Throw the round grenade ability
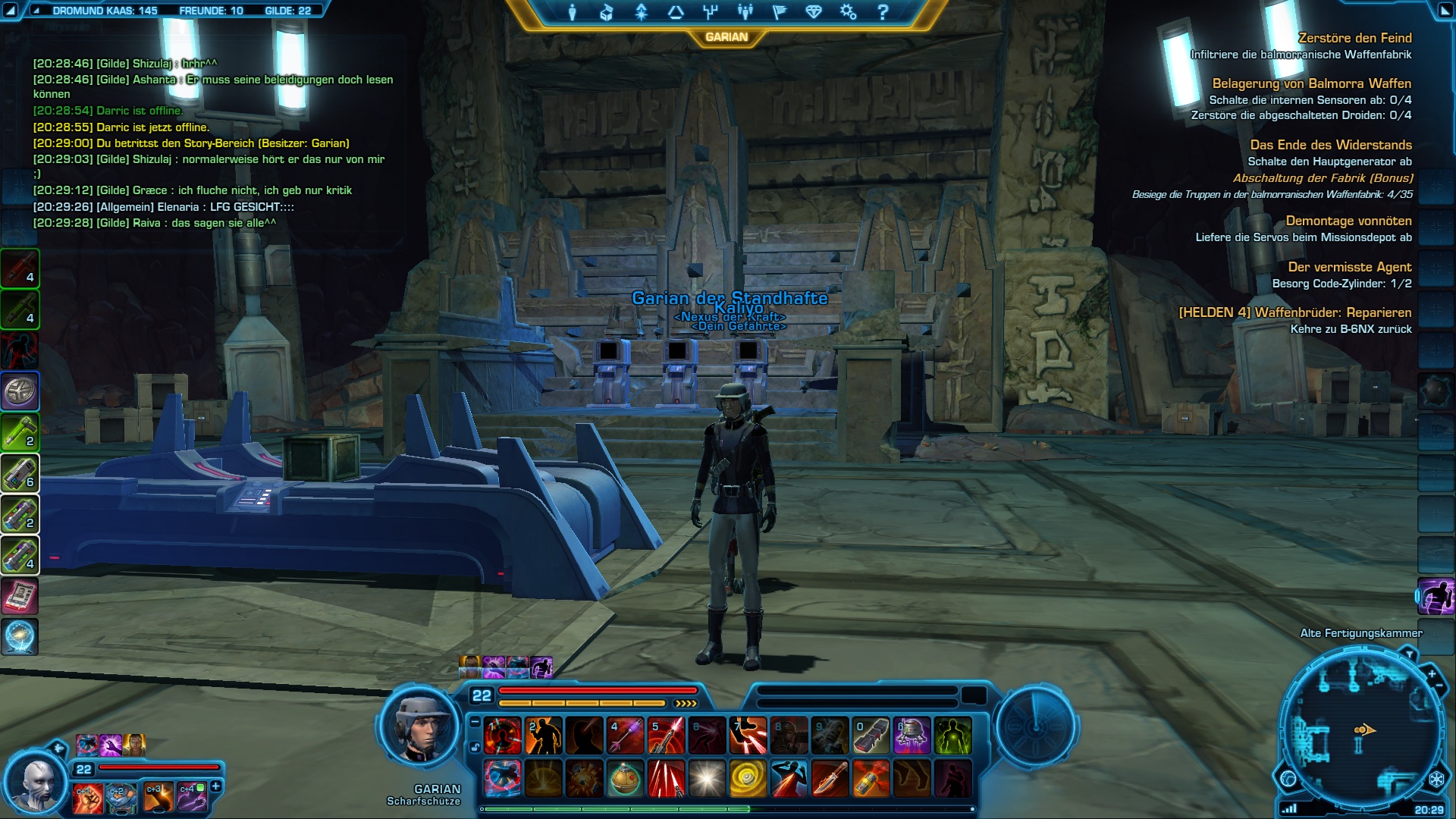 click(626, 780)
